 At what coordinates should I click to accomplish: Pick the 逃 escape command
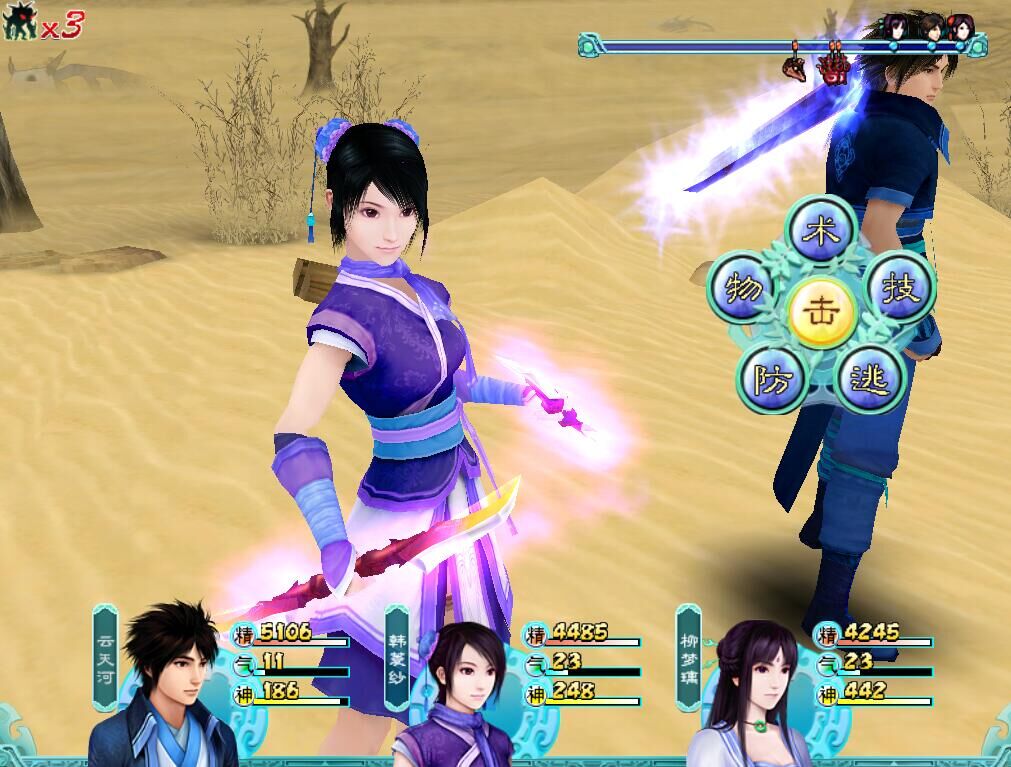click(x=868, y=380)
